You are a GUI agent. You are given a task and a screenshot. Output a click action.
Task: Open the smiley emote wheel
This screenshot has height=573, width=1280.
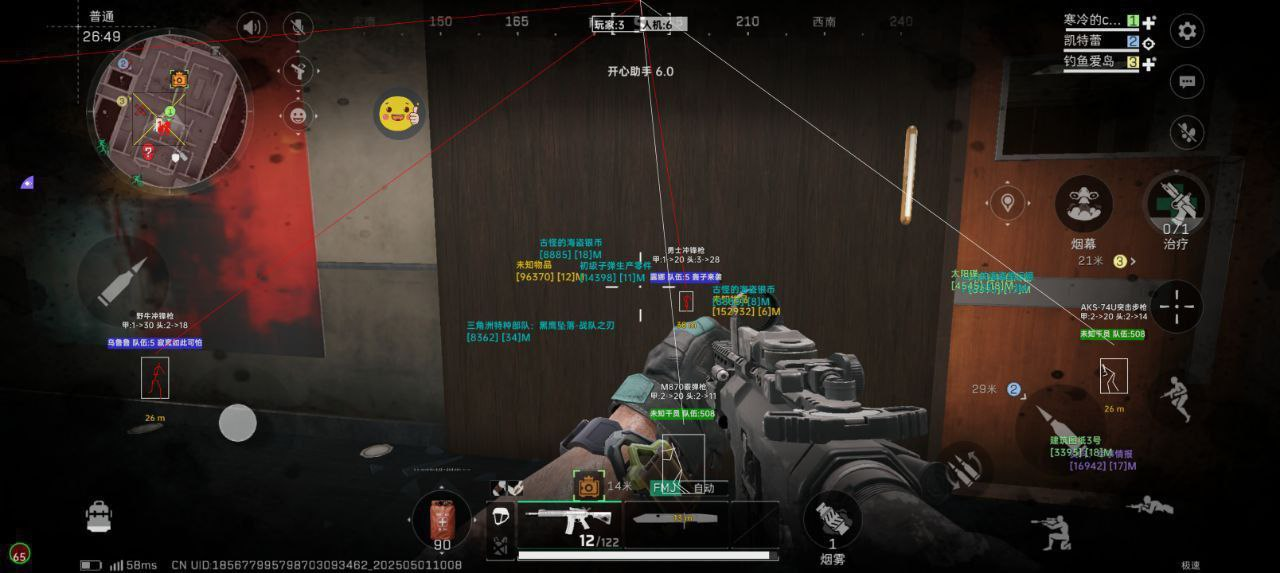coord(297,115)
